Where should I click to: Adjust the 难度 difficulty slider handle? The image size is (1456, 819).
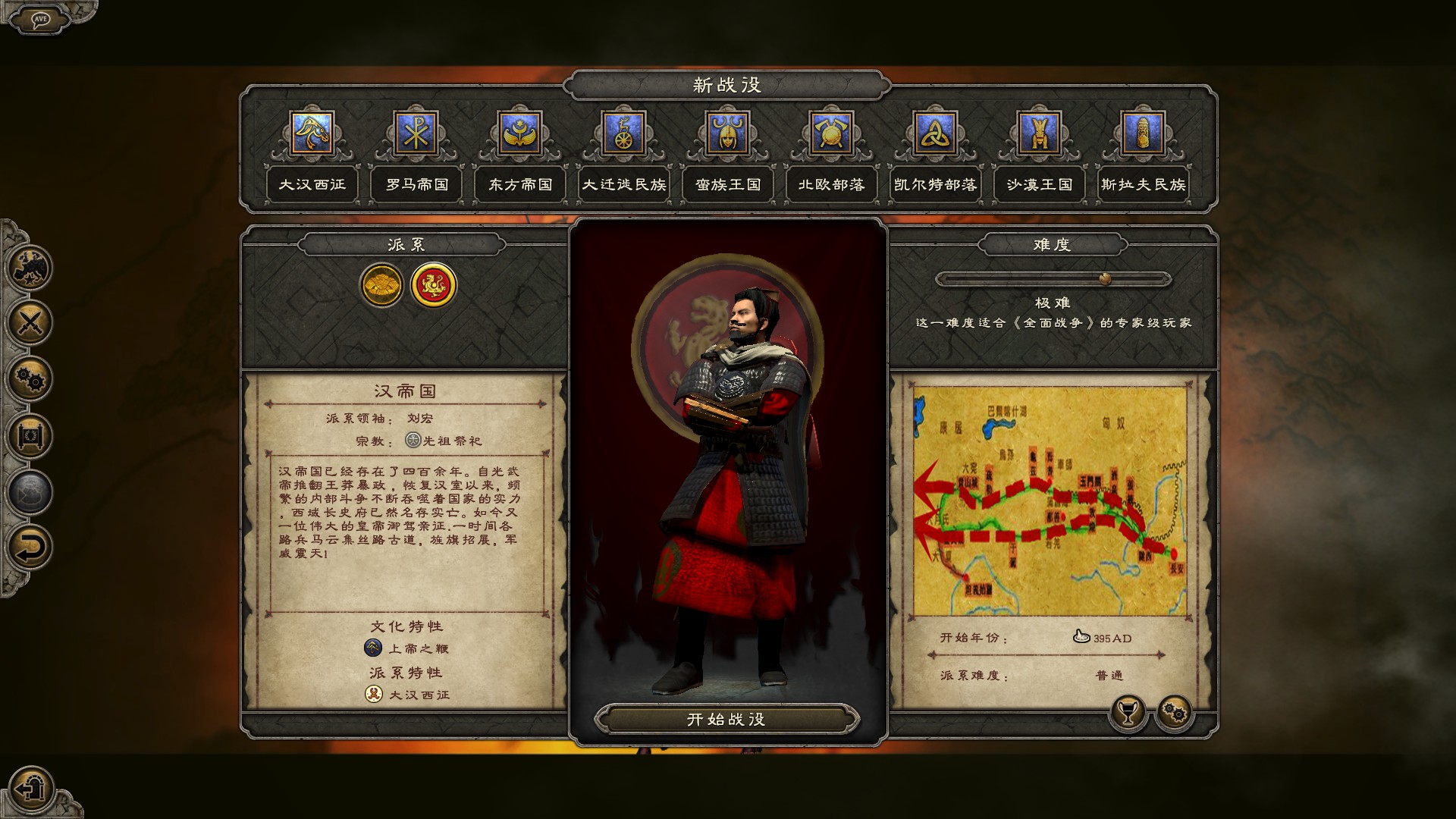click(x=1105, y=279)
